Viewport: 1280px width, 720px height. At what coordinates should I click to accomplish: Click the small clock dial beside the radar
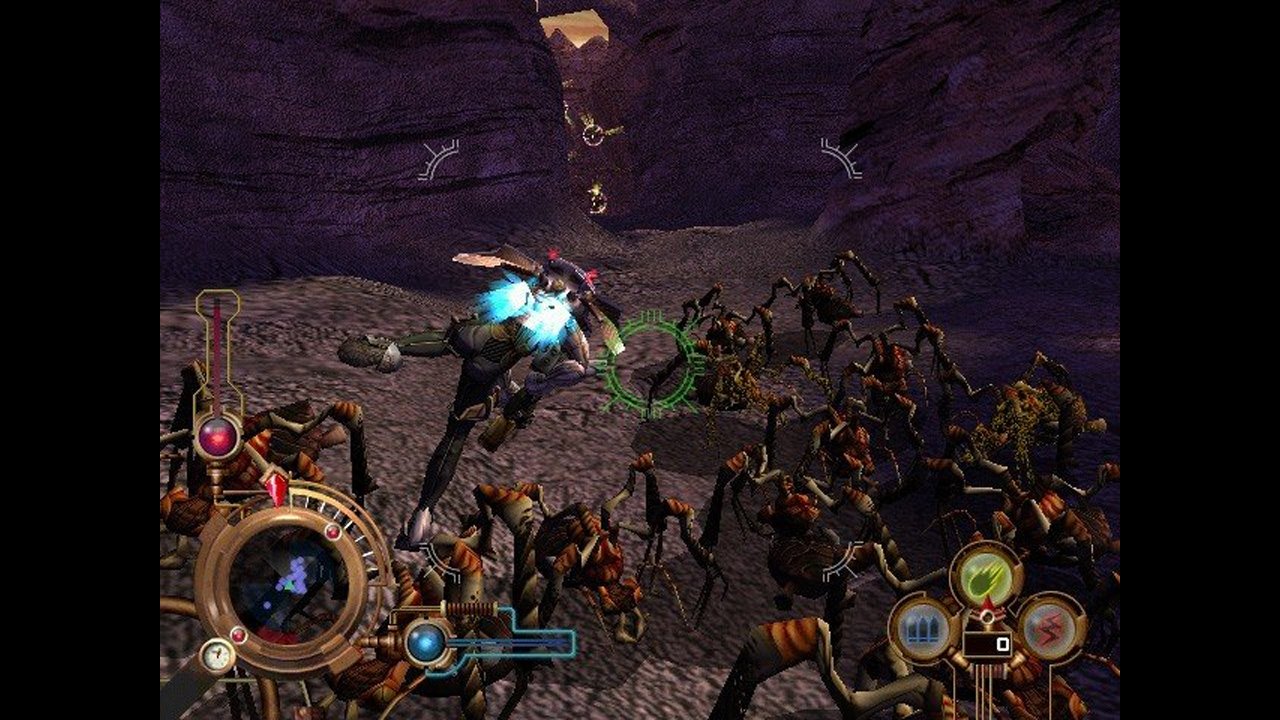(x=216, y=656)
